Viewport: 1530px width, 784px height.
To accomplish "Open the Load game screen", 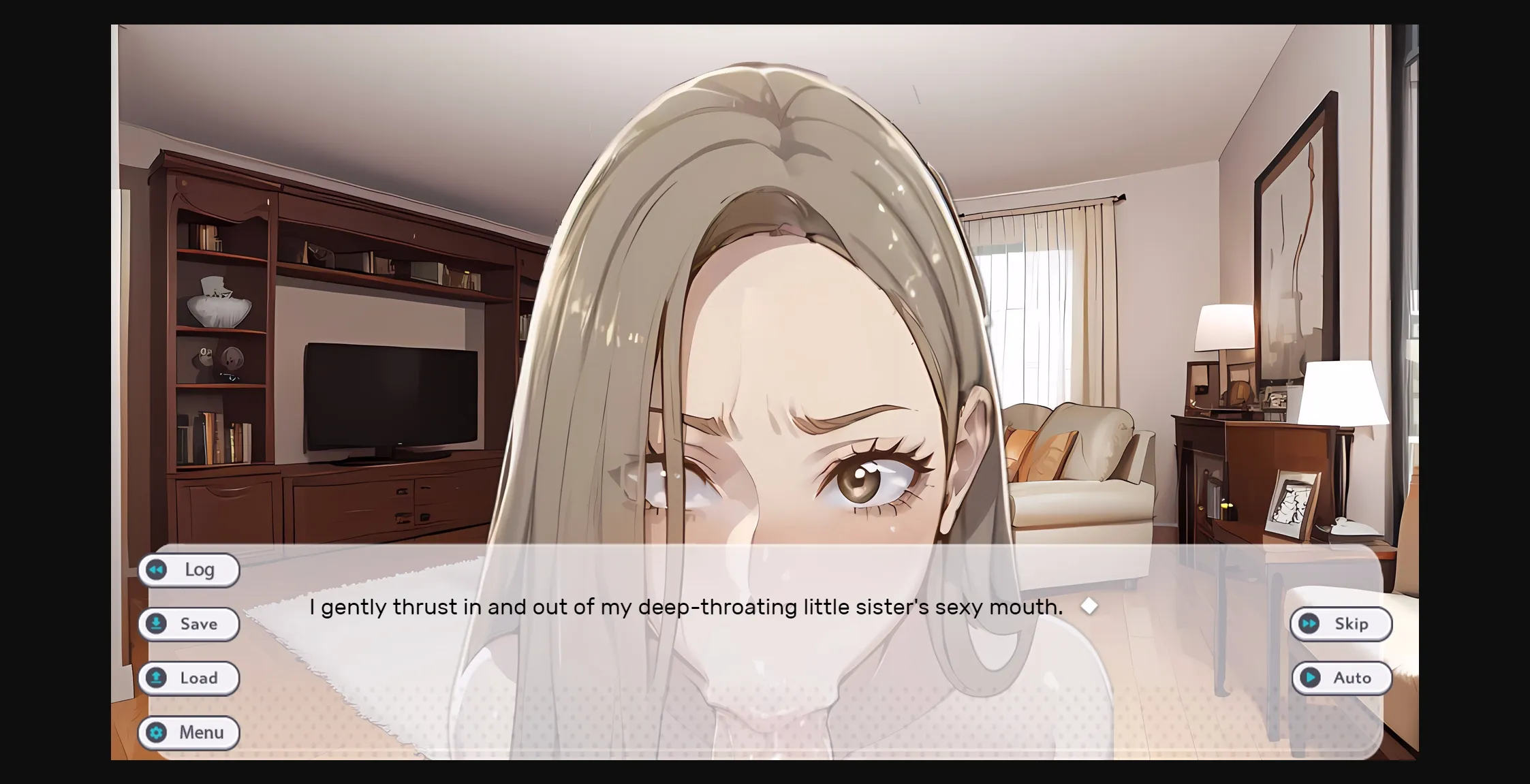I will [189, 678].
